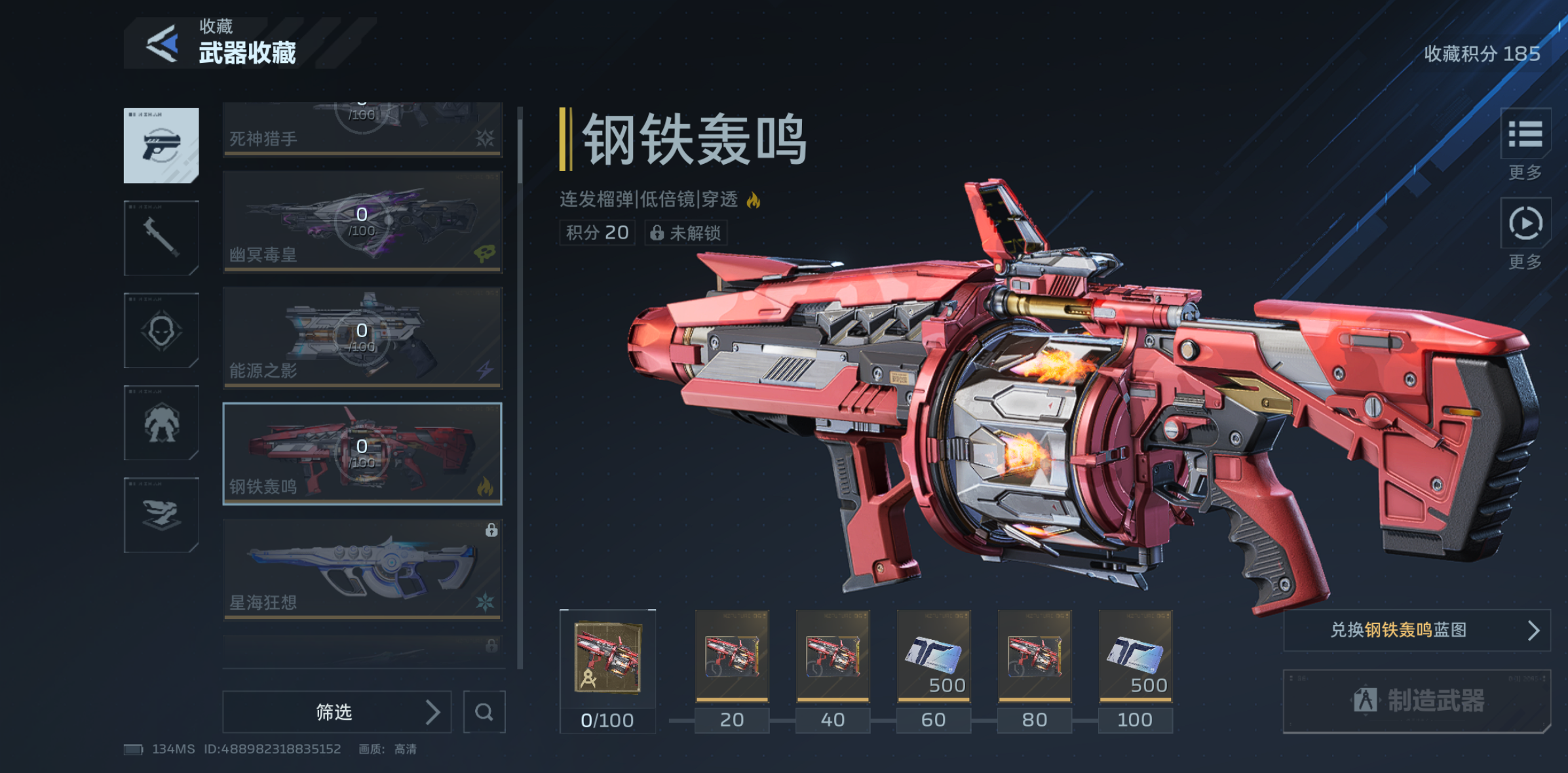
Task: Choose the 幽冥毒皇 weapon entry
Action: pos(362,221)
